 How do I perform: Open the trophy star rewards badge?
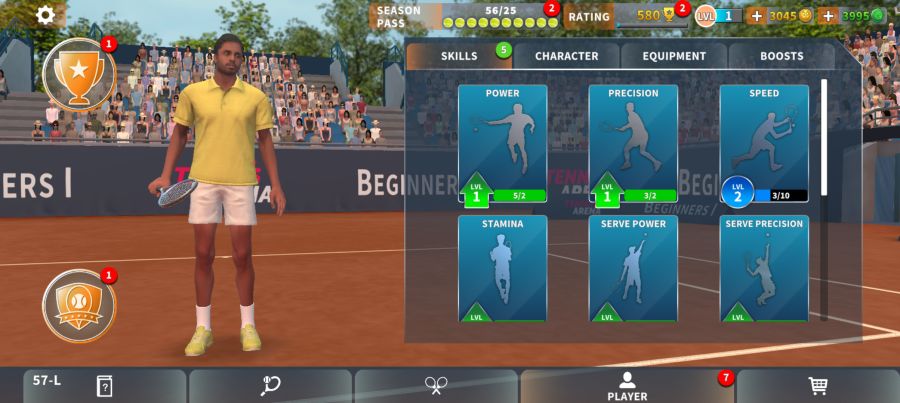click(x=79, y=73)
